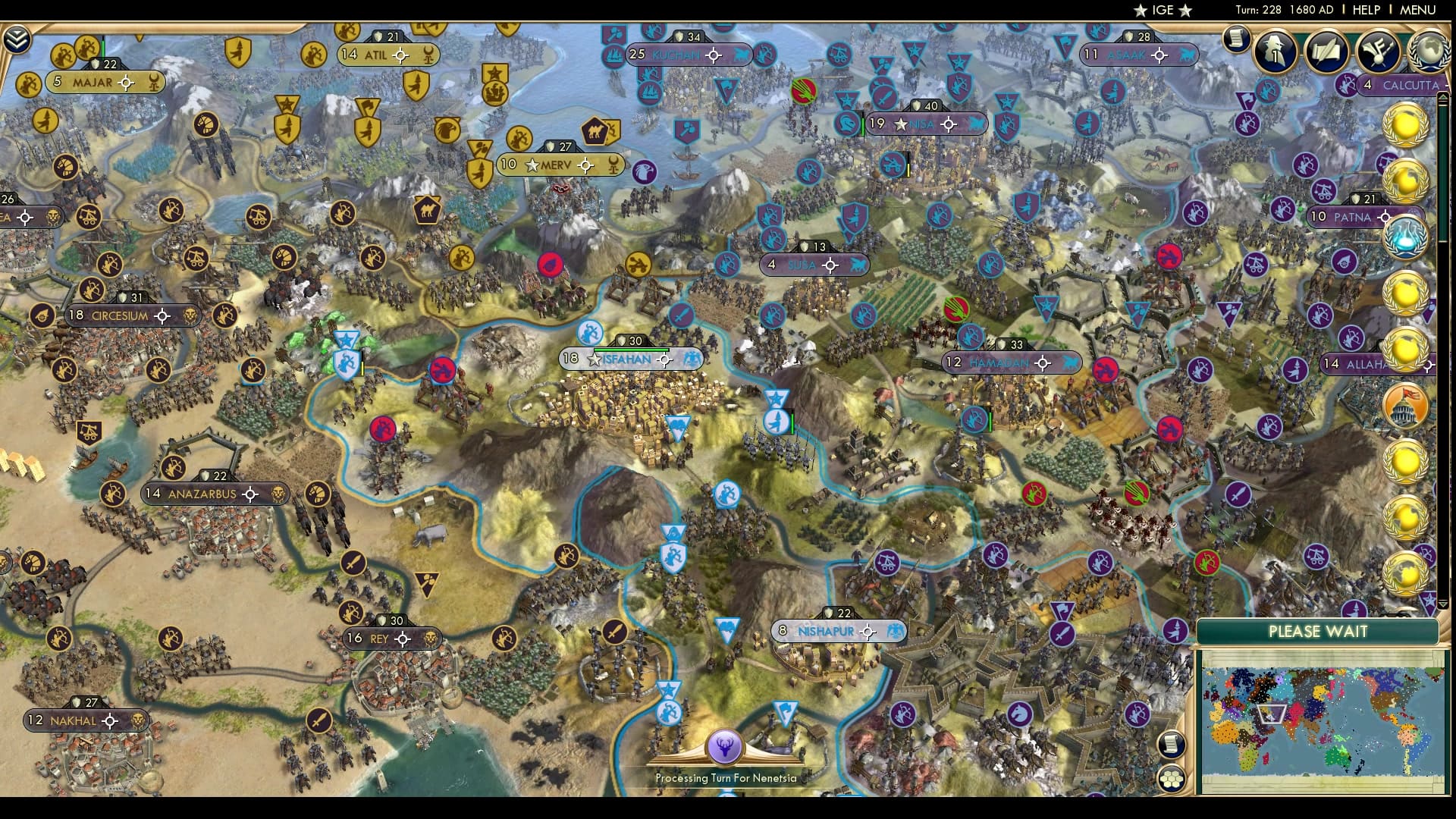The height and width of the screenshot is (819, 1456).
Task: Open the Notification Log scroll at top right
Action: tap(1235, 38)
